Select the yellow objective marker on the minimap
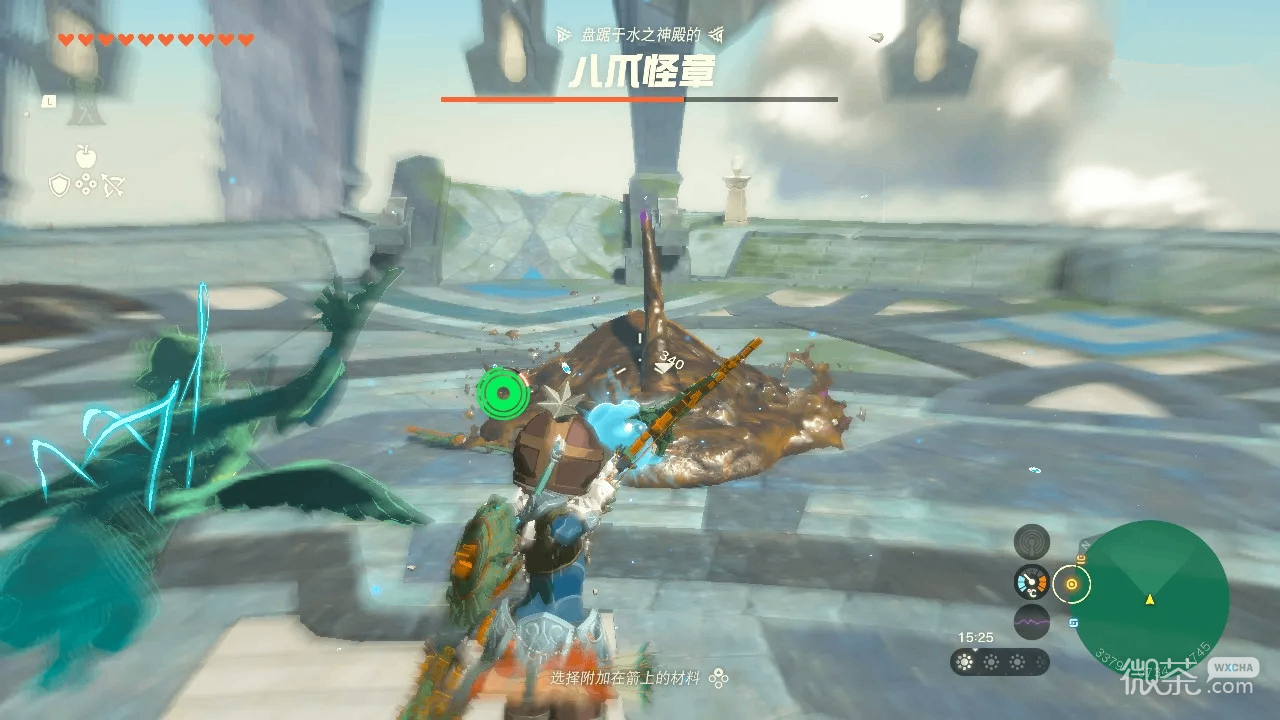This screenshot has width=1280, height=720. coord(1072,584)
